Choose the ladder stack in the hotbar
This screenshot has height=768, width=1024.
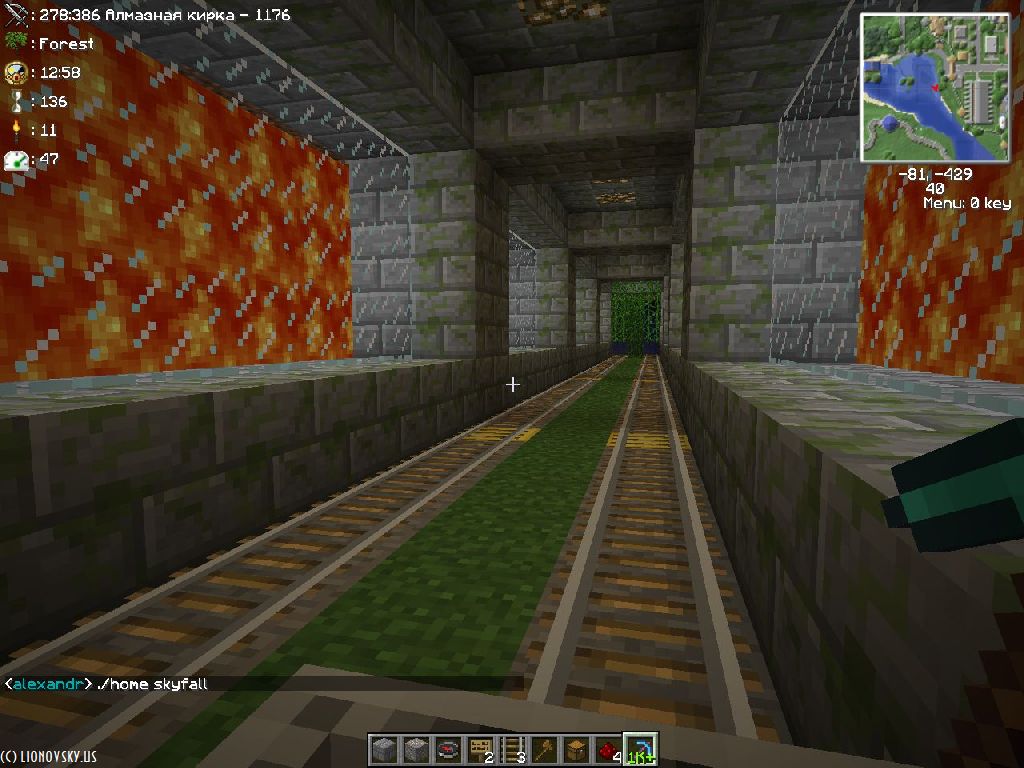513,750
